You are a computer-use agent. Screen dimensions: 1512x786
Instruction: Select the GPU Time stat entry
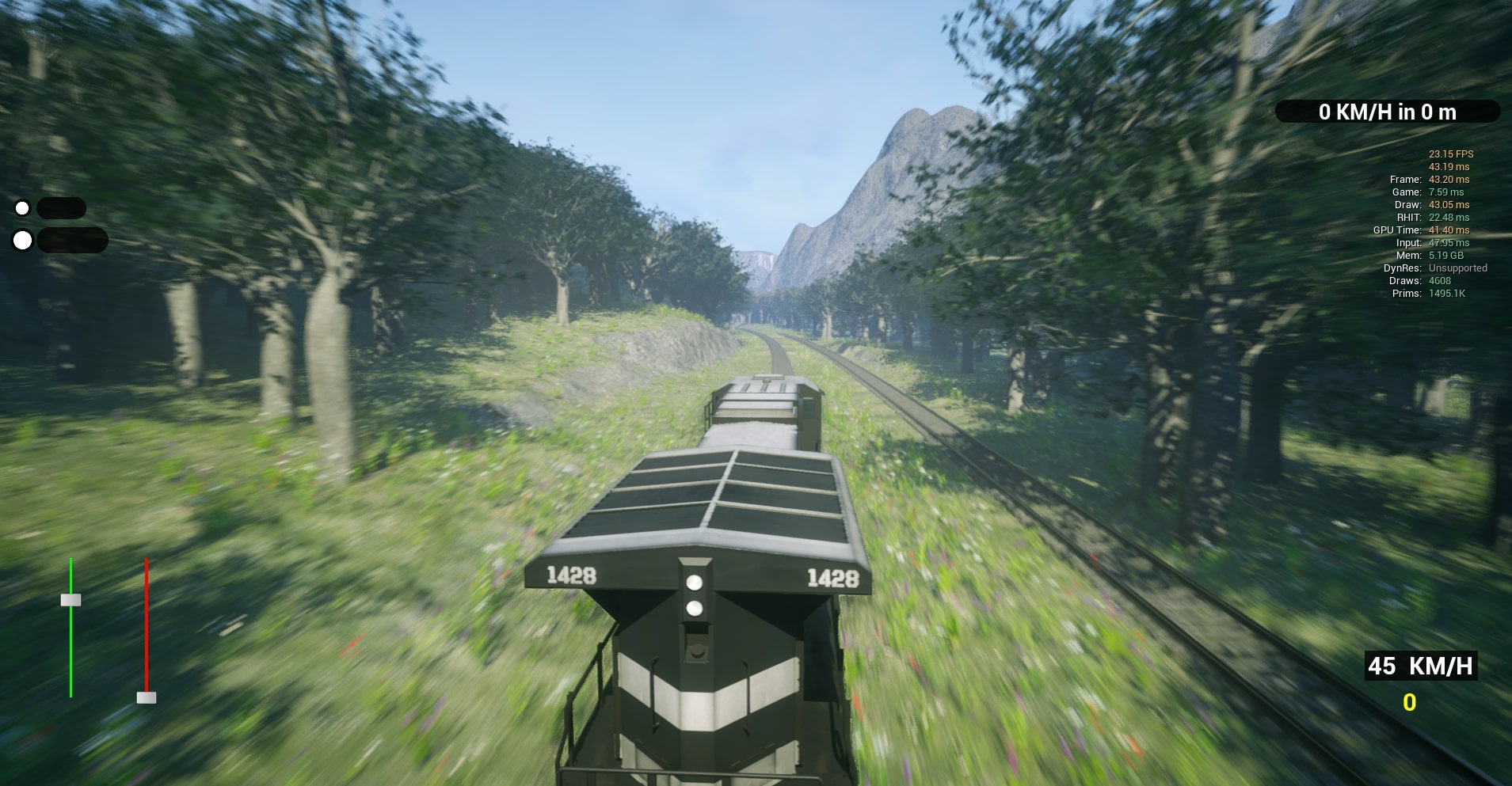[x=1420, y=230]
